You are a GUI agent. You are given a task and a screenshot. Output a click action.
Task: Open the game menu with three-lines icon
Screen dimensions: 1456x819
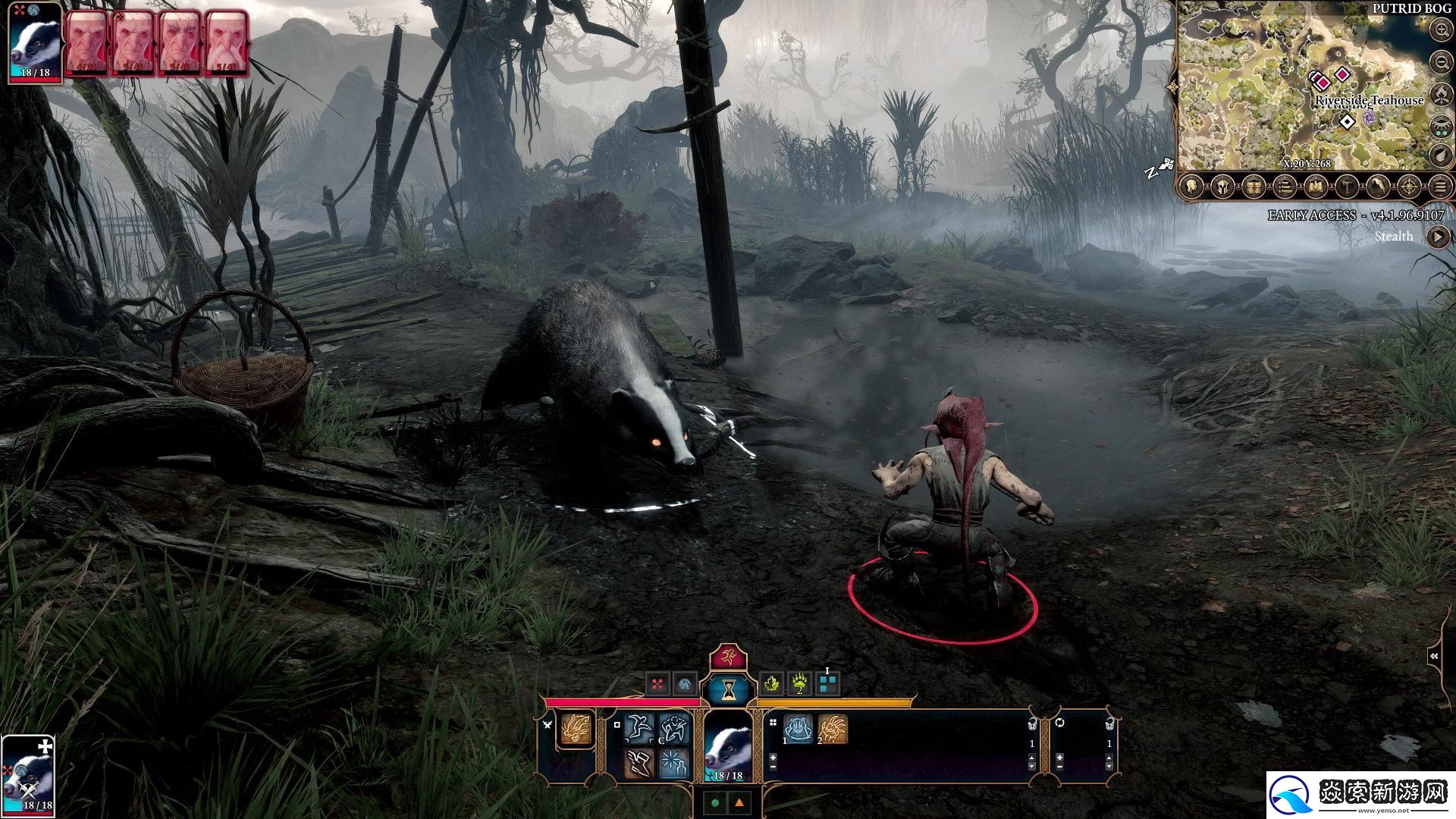point(1440,186)
